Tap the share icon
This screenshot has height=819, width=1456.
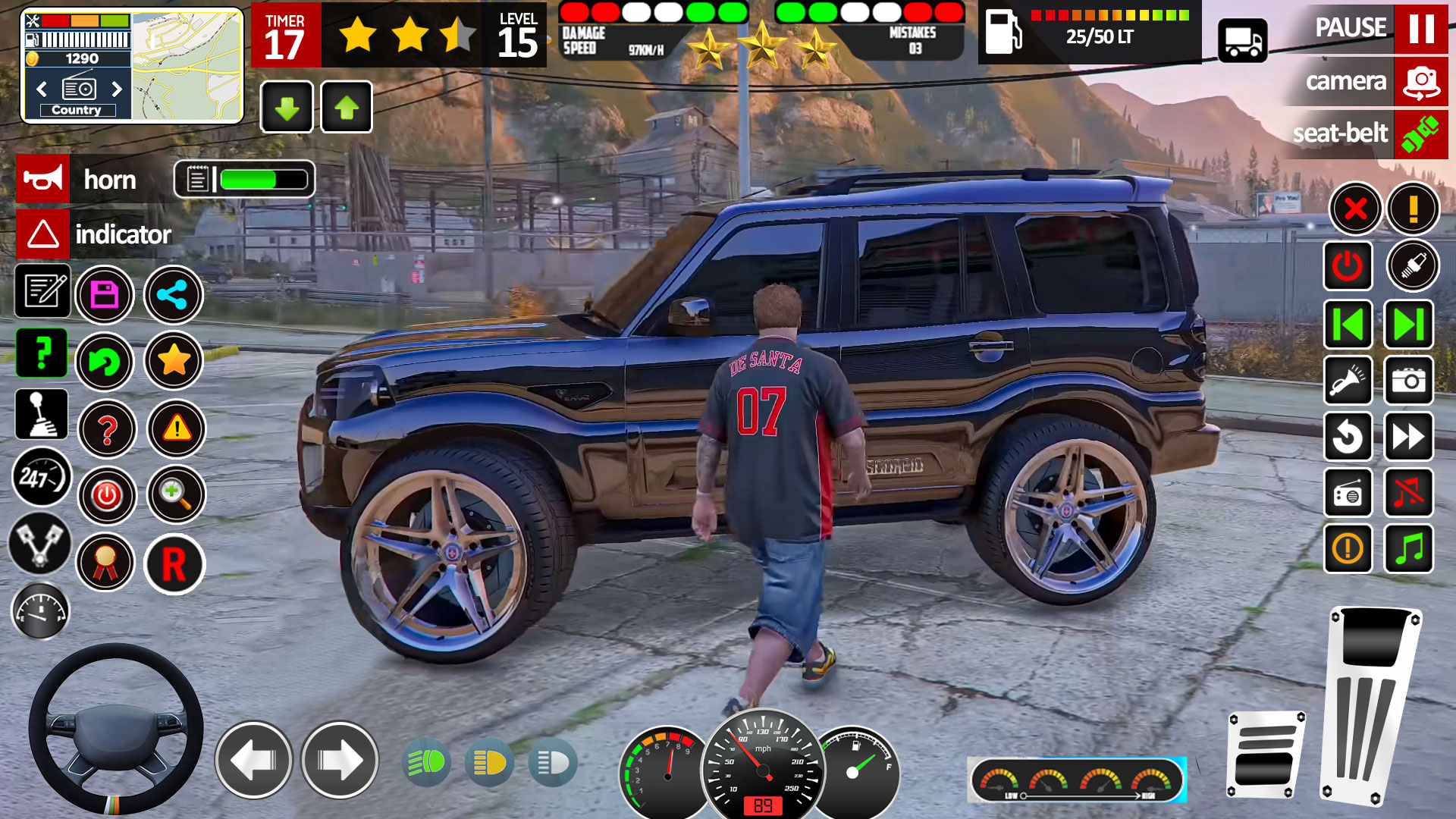[x=173, y=294]
